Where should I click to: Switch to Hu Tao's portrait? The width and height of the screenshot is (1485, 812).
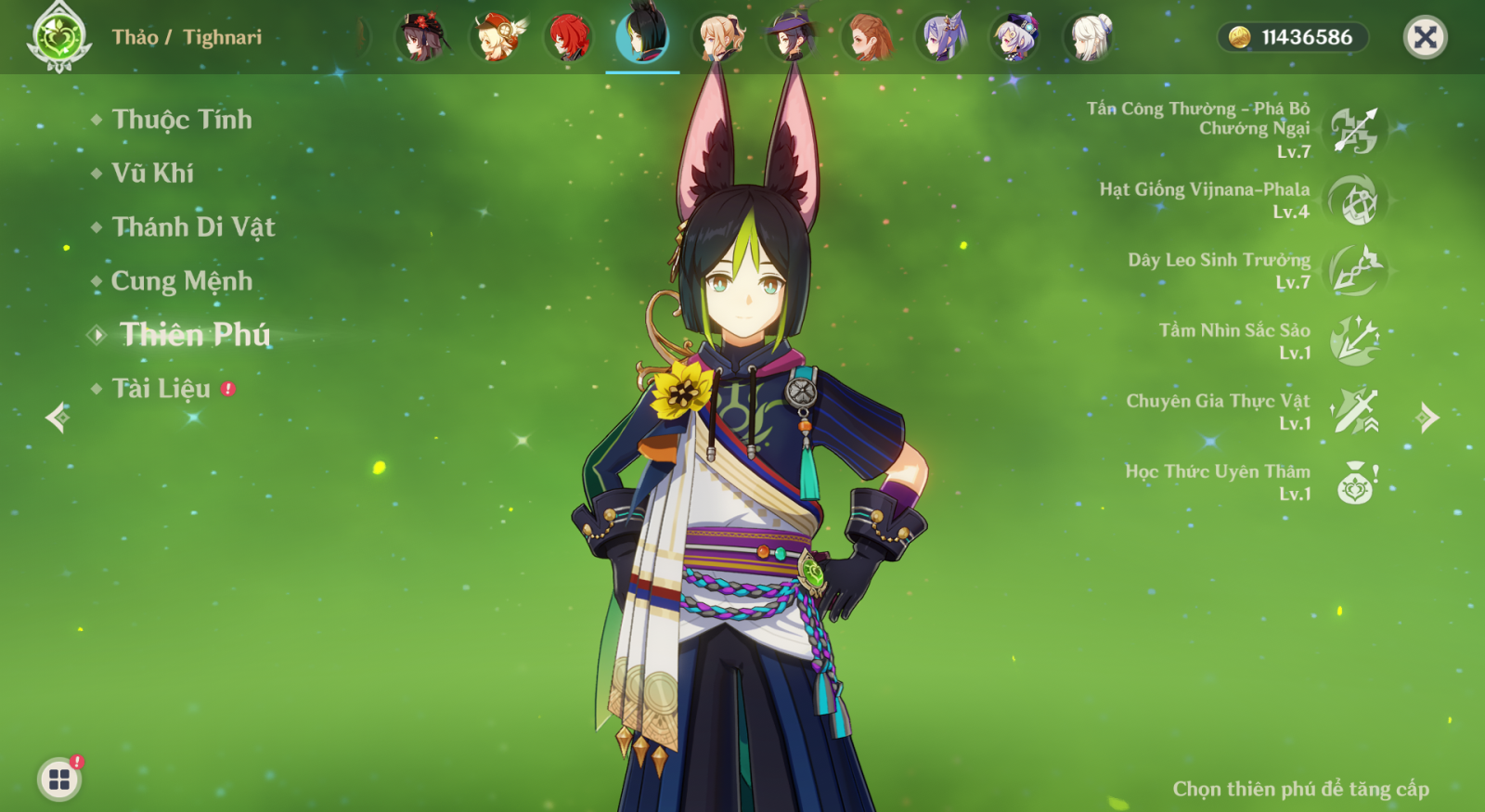pos(420,38)
